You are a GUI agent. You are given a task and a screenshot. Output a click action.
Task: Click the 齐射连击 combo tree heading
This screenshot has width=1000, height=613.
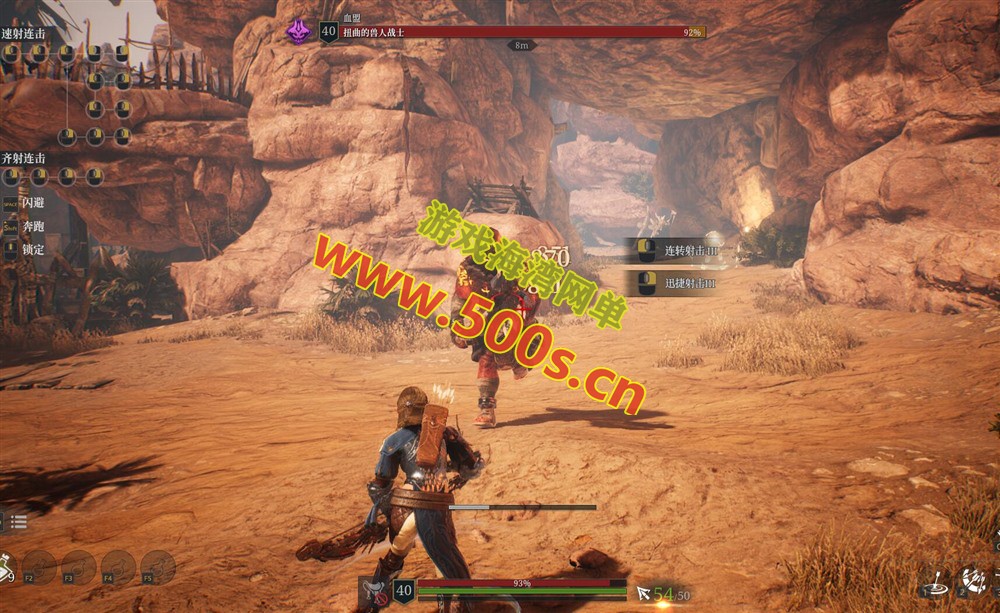pyautogui.click(x=24, y=157)
